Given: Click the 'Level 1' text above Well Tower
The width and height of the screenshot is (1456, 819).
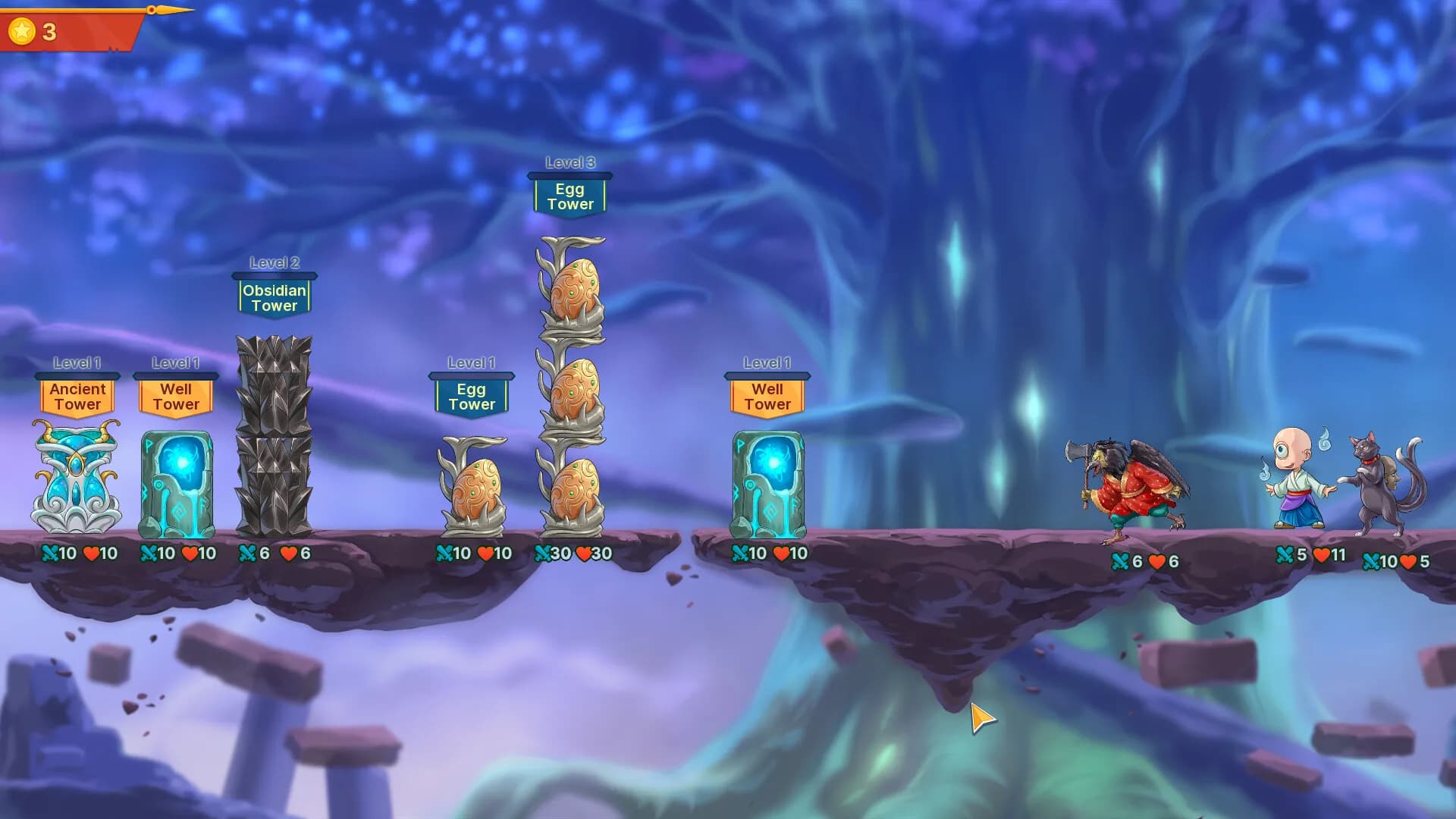Looking at the screenshot, I should pyautogui.click(x=176, y=362).
